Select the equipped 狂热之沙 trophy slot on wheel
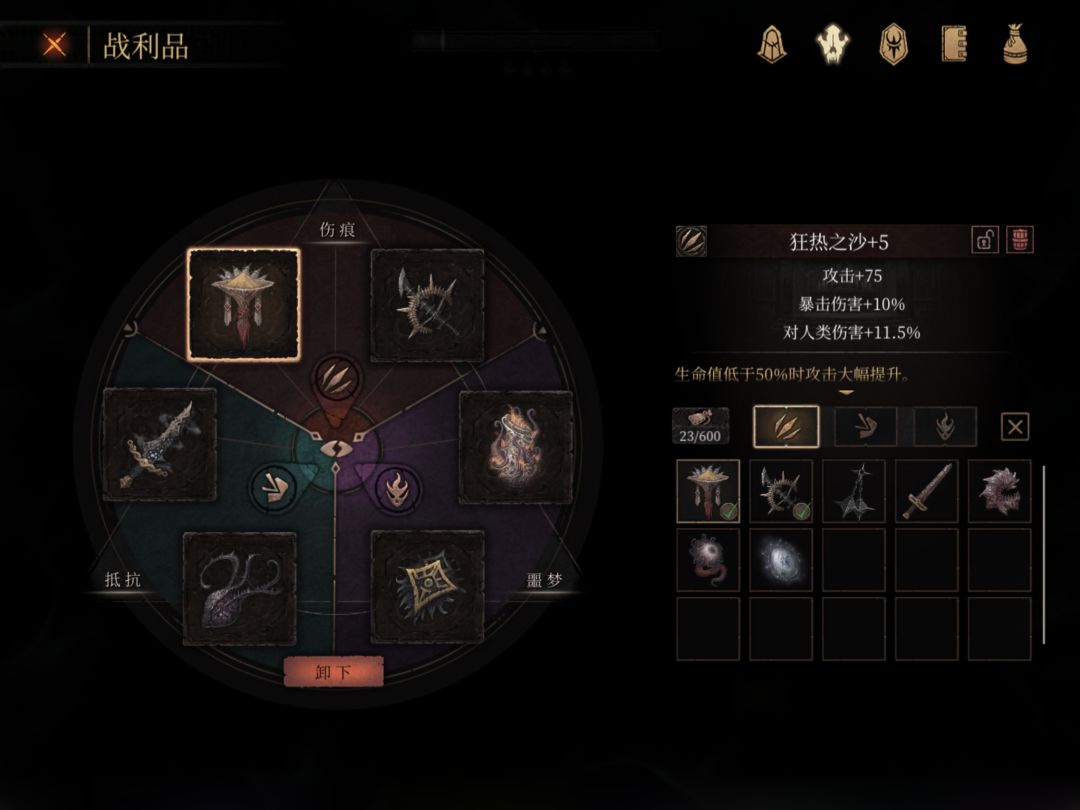This screenshot has width=1080, height=810. (243, 304)
